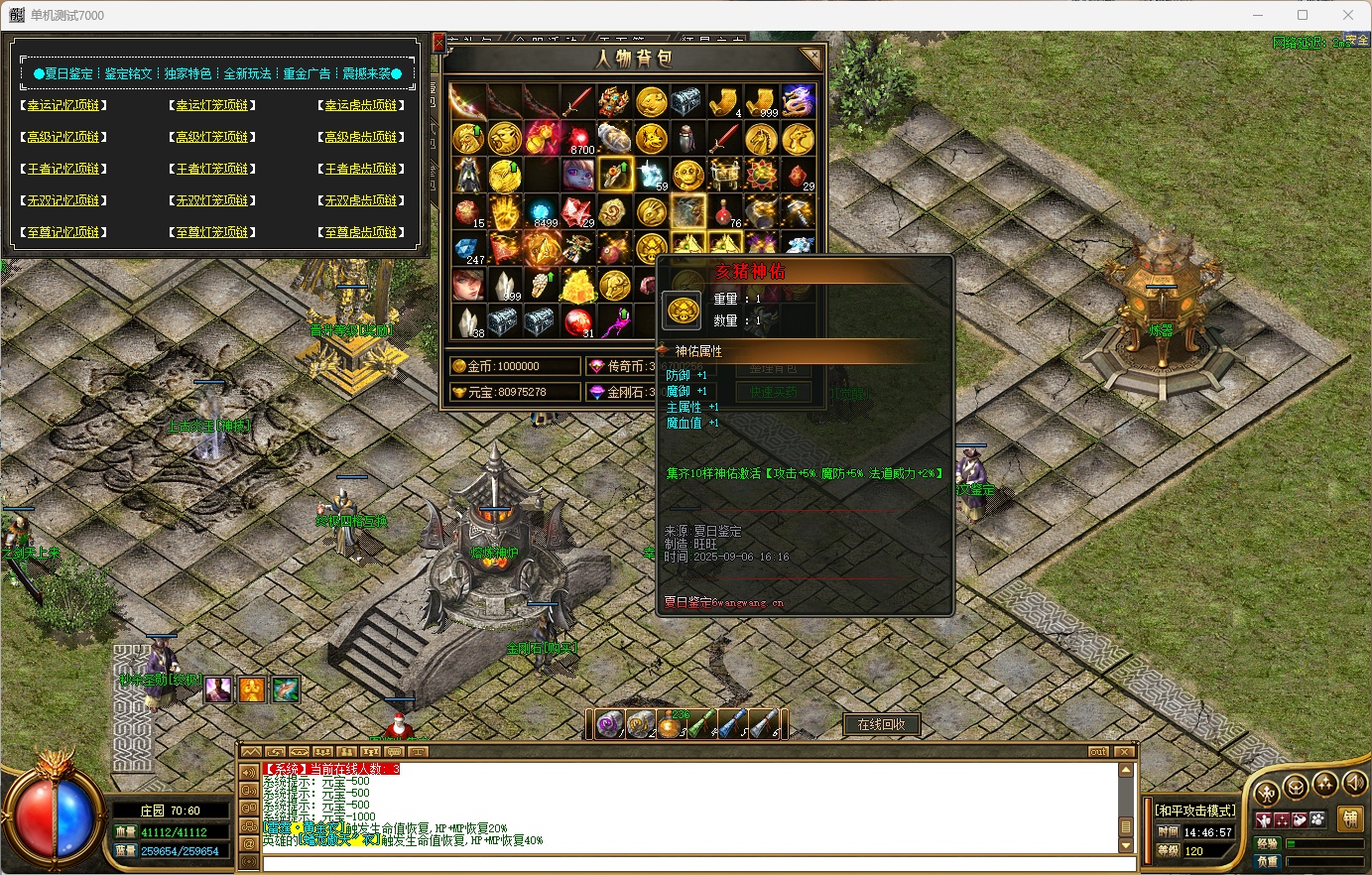Open the 铺 shop button
The width and height of the screenshot is (1372, 875).
click(1349, 818)
